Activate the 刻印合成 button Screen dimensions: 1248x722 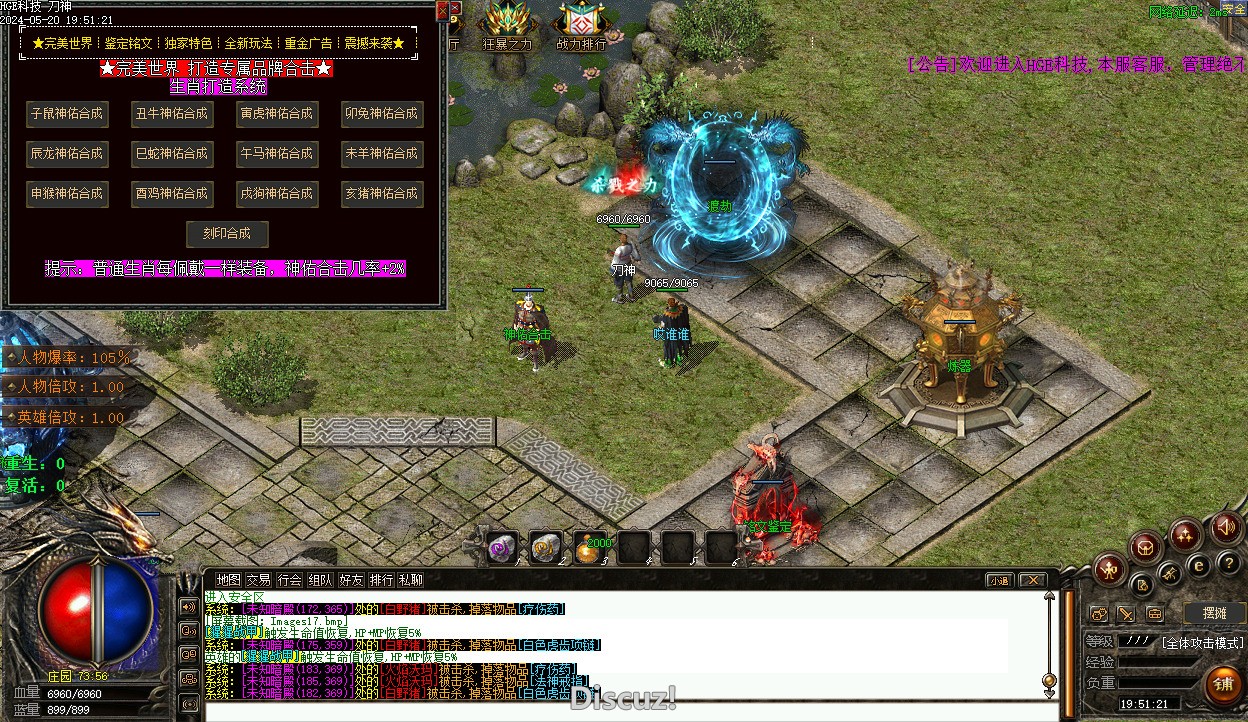click(227, 234)
